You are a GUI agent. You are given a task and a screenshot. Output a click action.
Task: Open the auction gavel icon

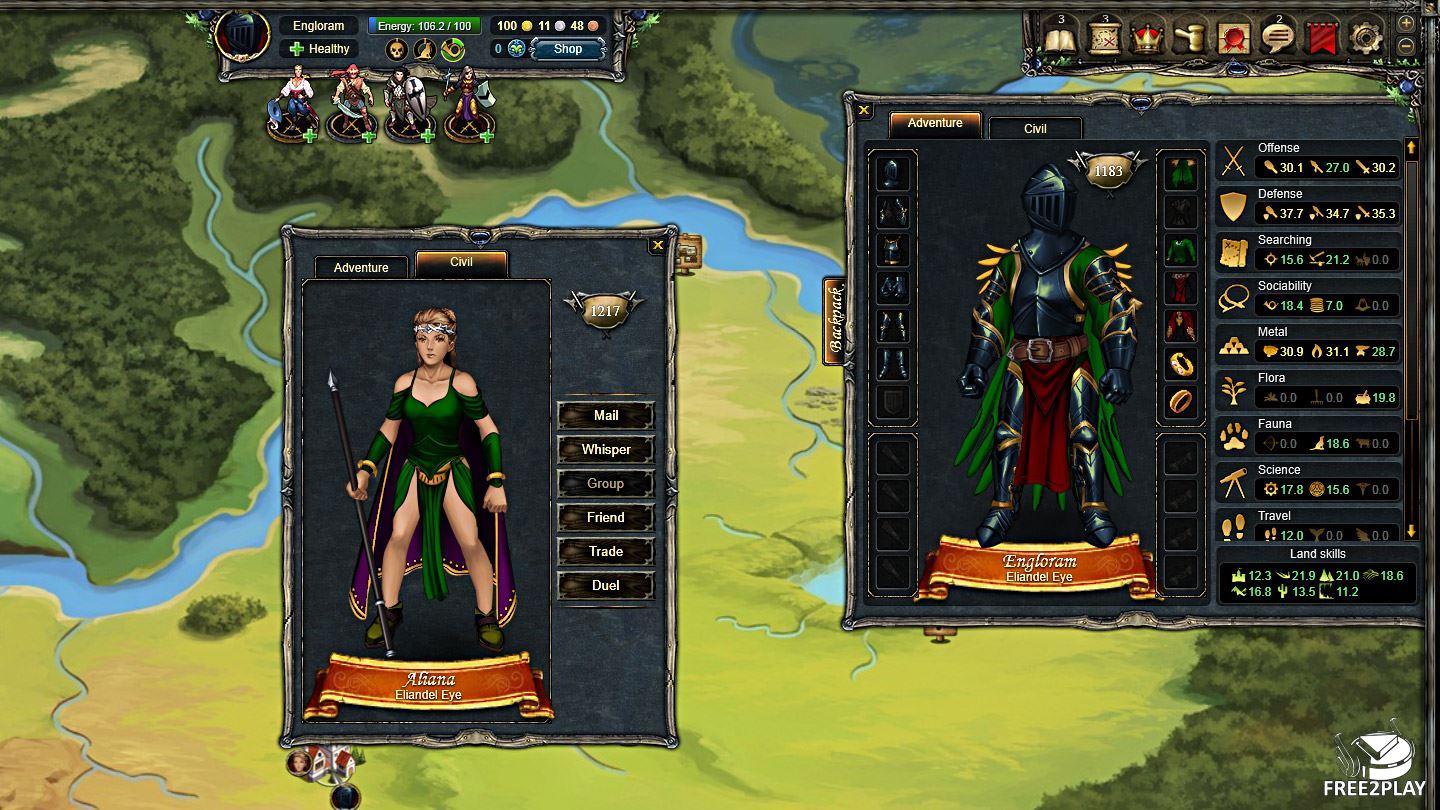(x=1191, y=39)
